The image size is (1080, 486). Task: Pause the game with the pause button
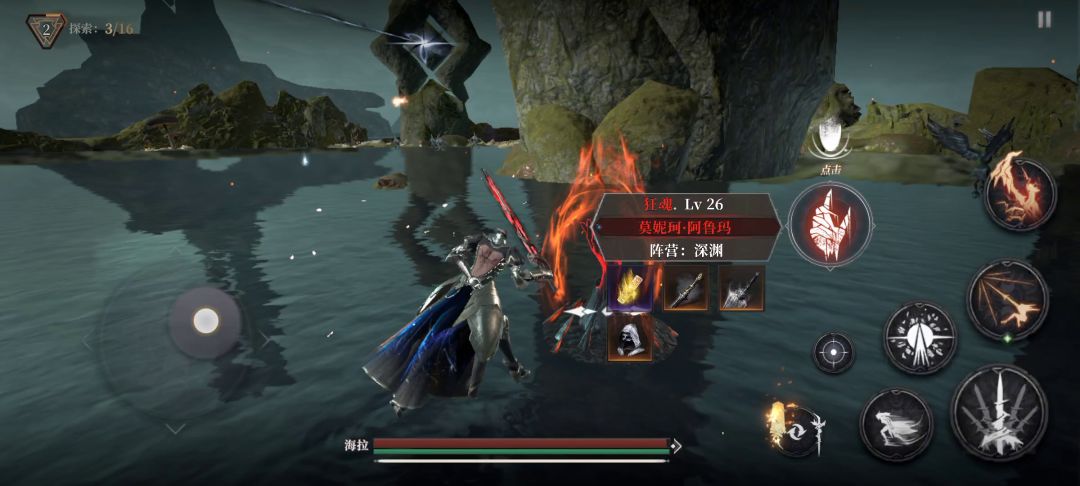click(x=1044, y=19)
